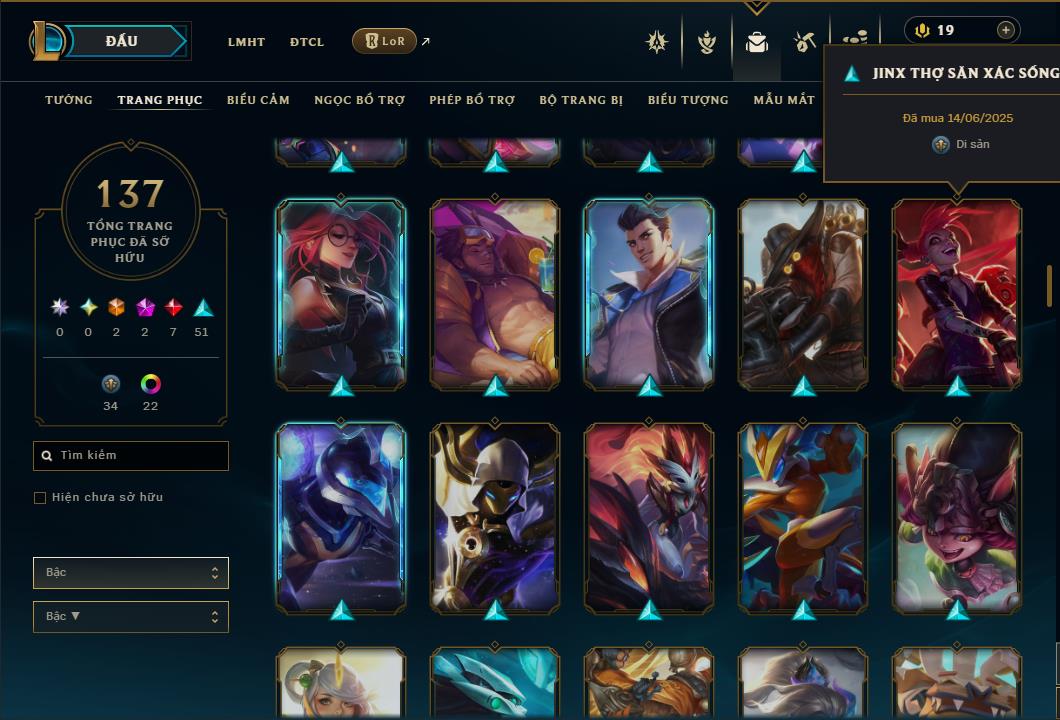Open the ĐTCL menu entry
Screen dimensions: 1060x720
[x=307, y=42]
